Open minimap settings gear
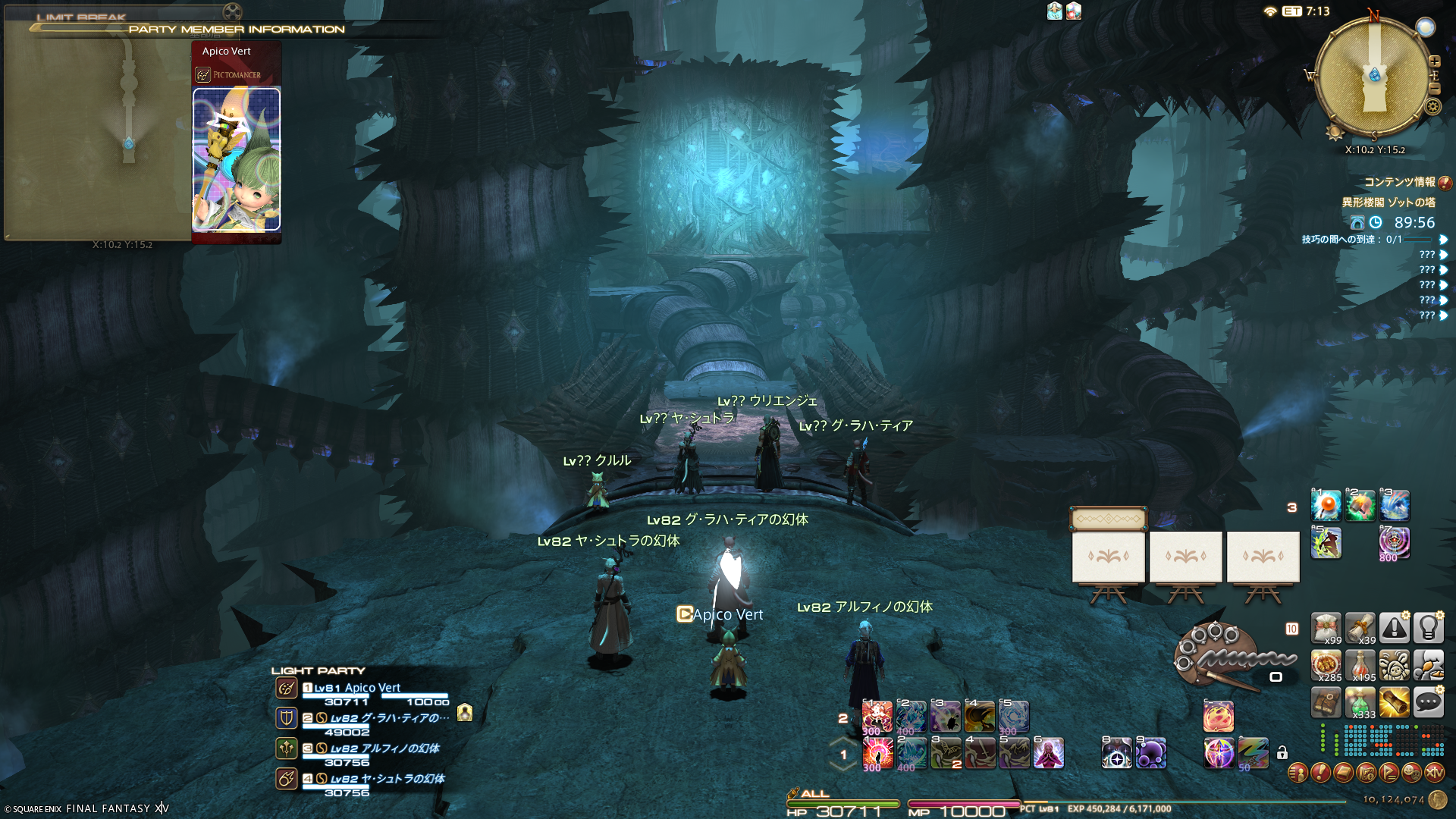 pos(1432,106)
